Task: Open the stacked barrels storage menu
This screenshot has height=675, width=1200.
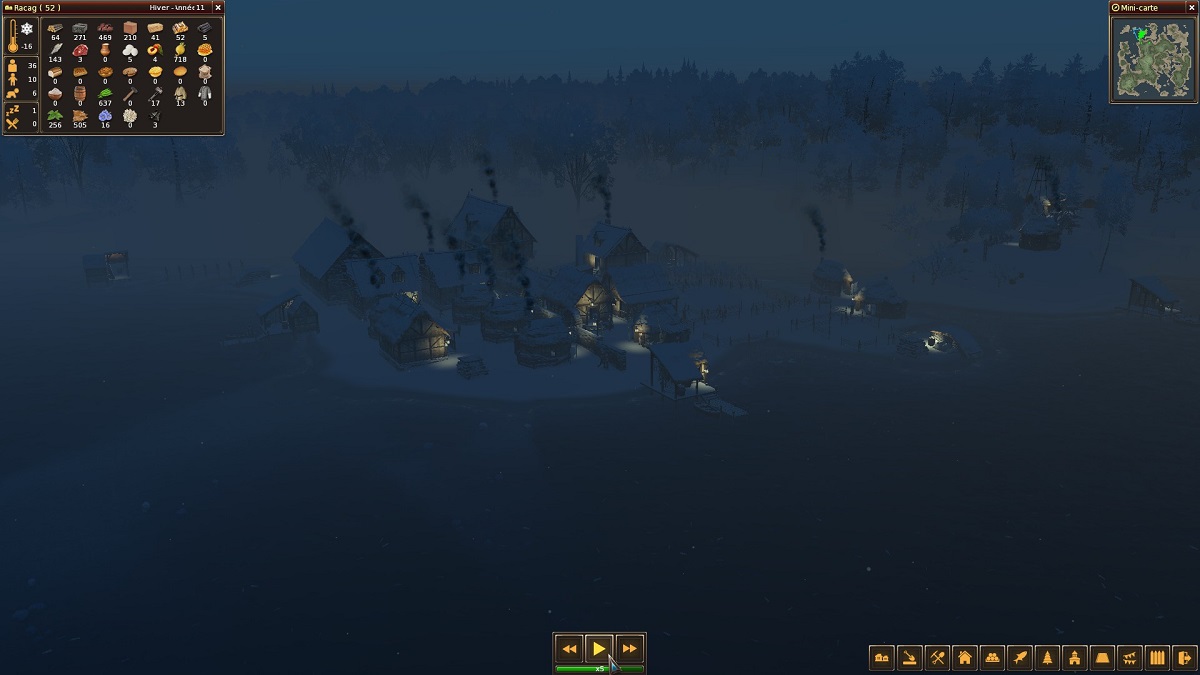Action: coord(993,657)
